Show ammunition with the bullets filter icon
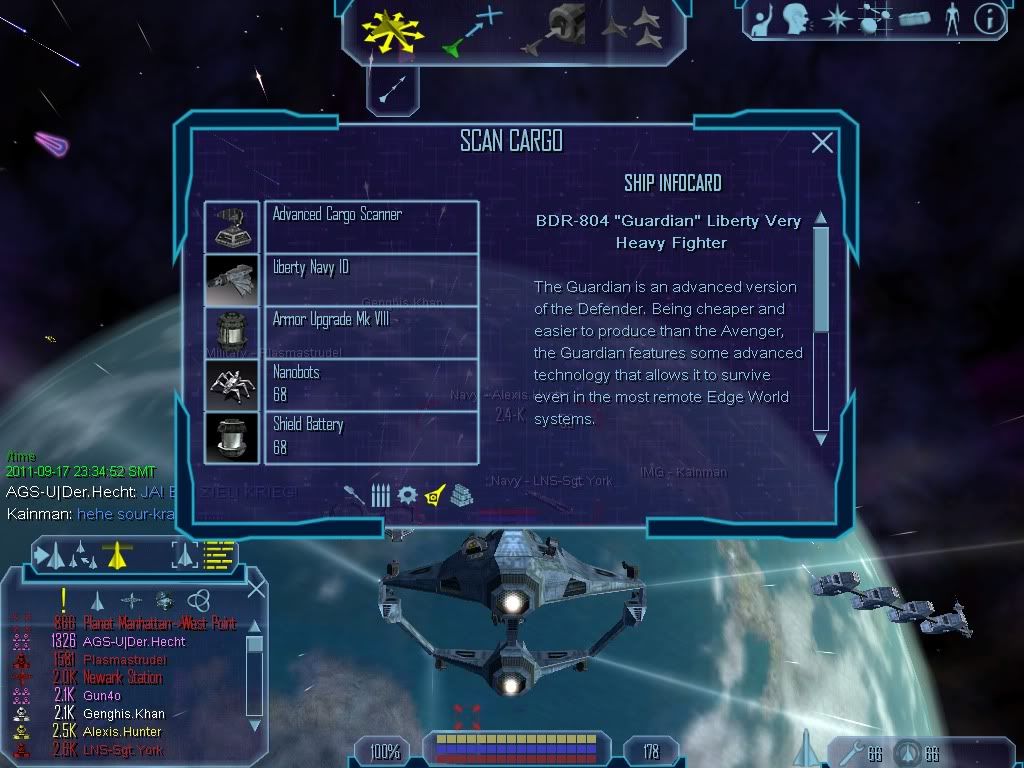 (x=380, y=494)
